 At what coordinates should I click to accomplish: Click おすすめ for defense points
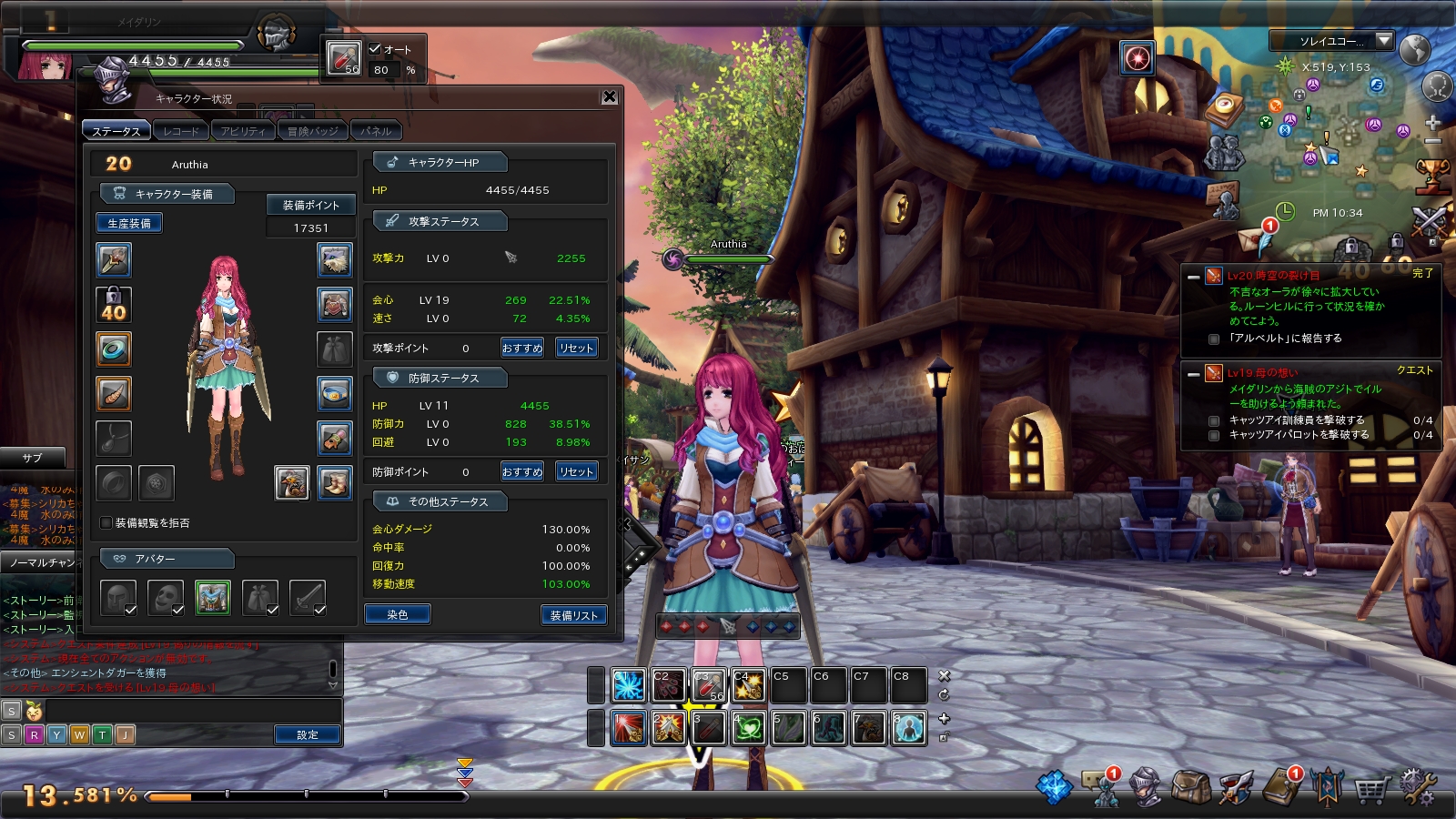(522, 471)
